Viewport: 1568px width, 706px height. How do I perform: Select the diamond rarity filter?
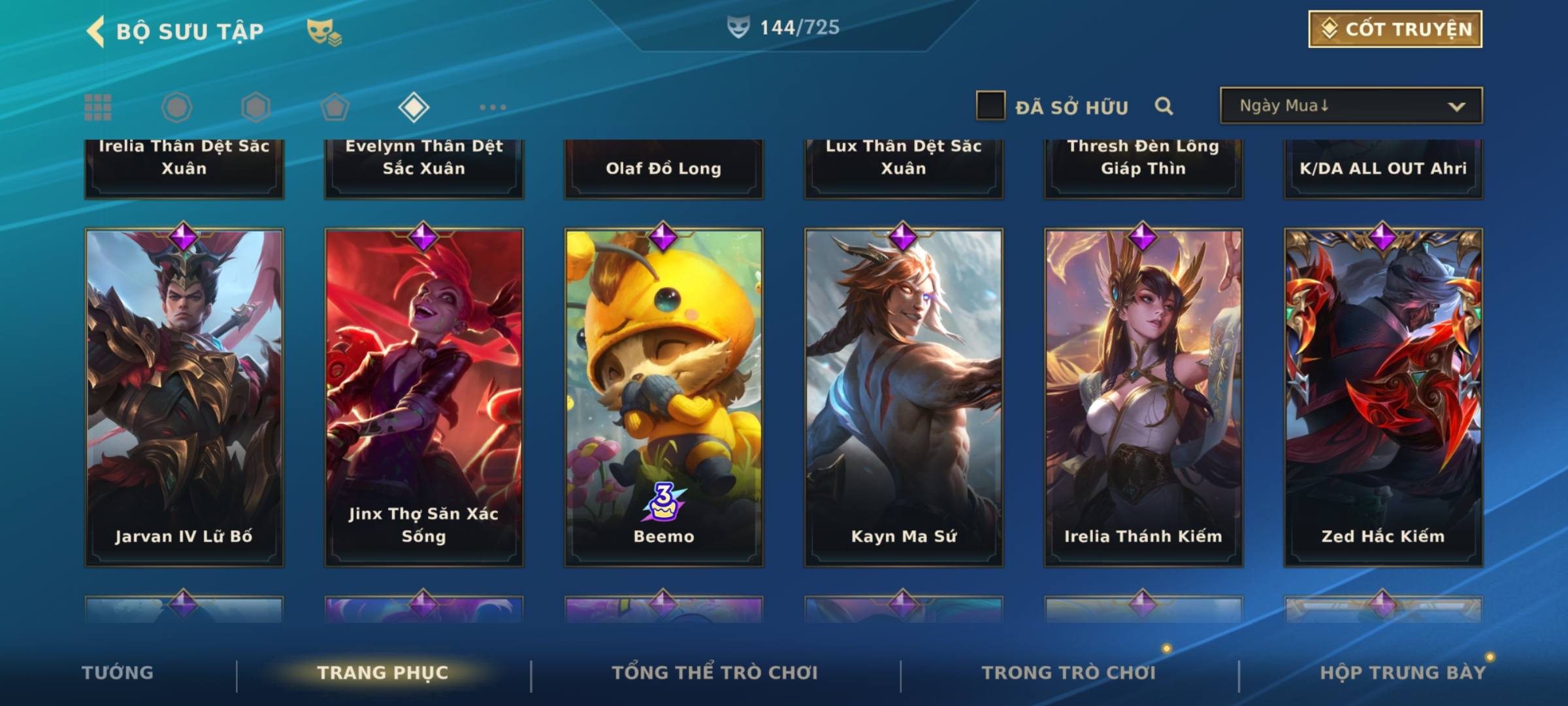[414, 107]
